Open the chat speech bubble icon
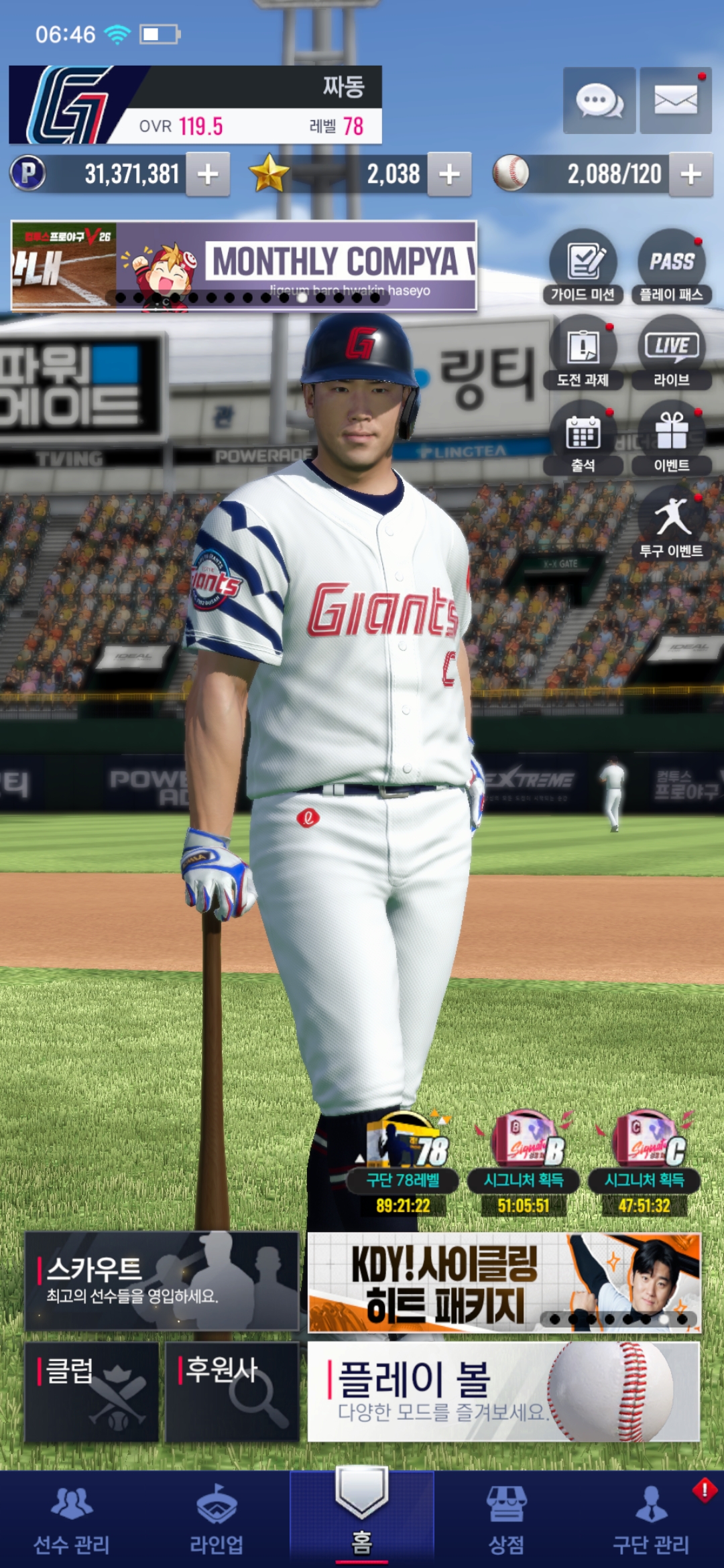Image resolution: width=724 pixels, height=1568 pixels. (599, 101)
